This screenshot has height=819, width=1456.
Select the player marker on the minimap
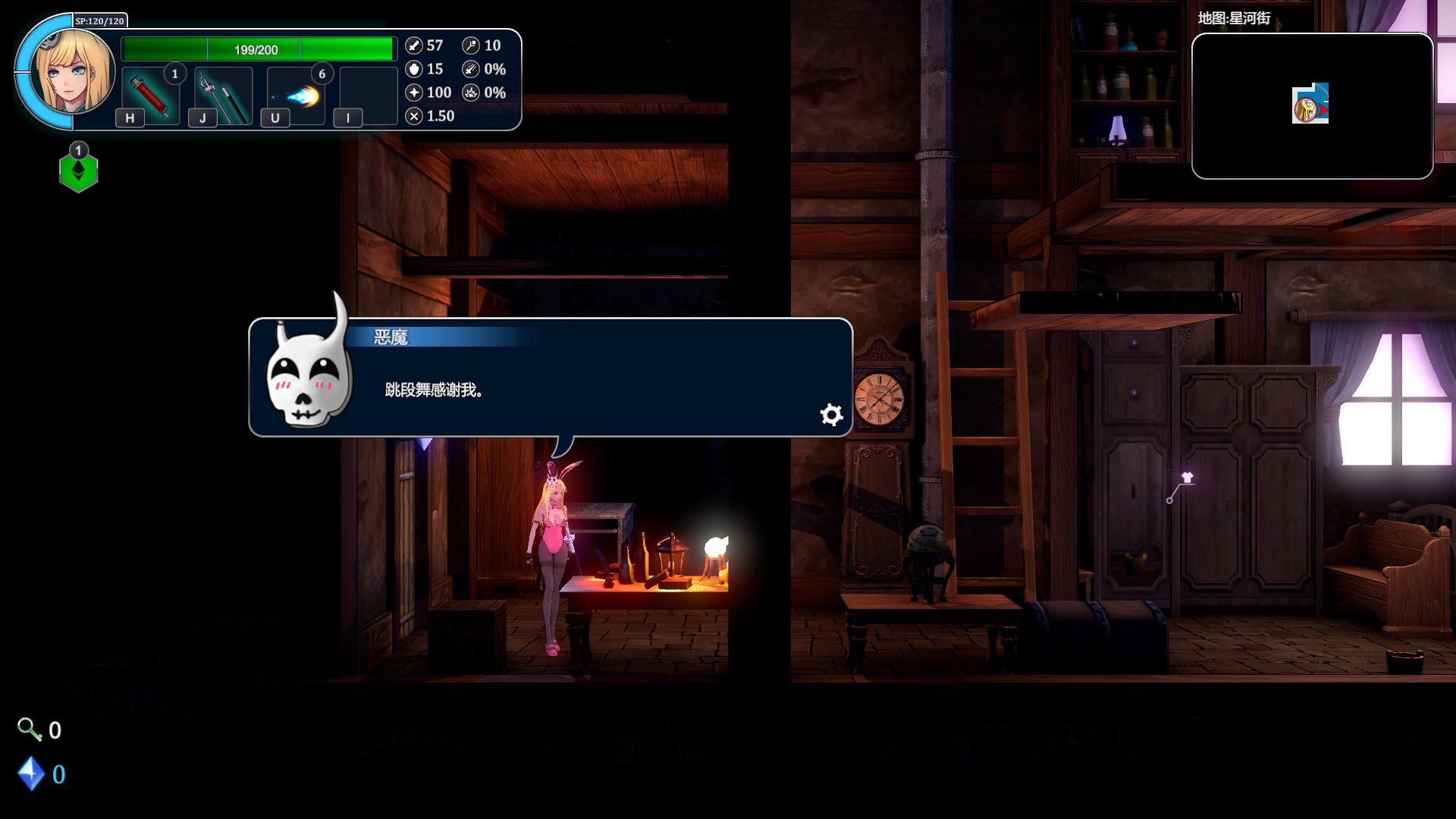pos(1309,105)
